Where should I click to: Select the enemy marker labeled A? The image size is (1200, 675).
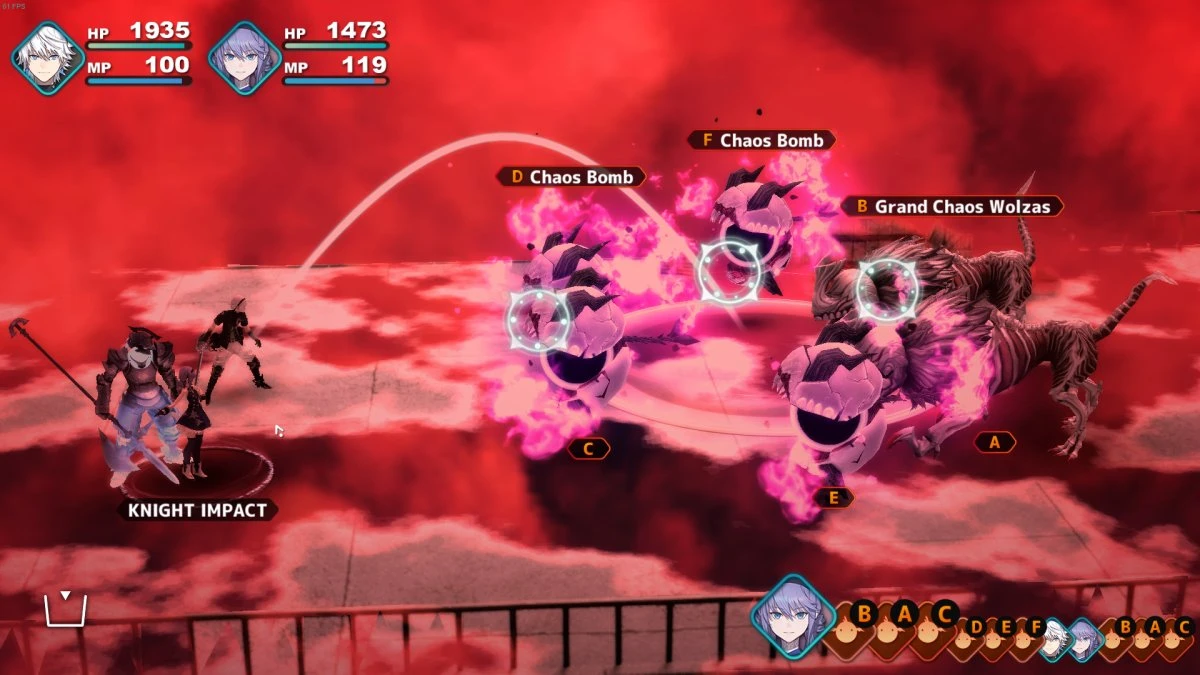(x=994, y=442)
